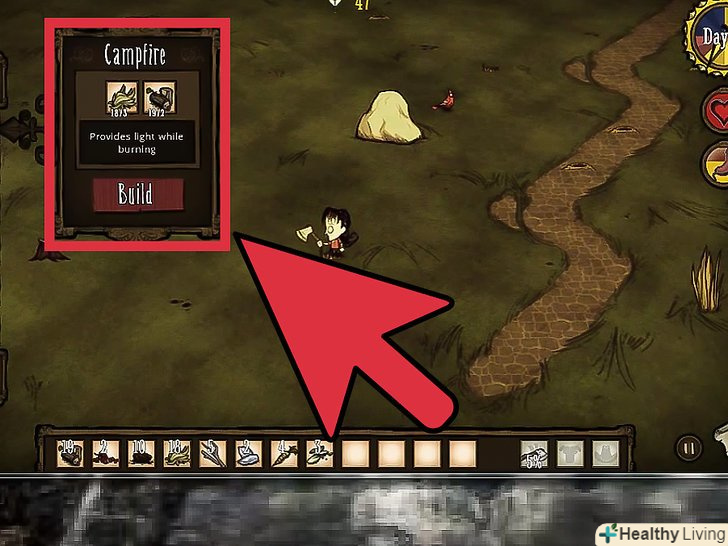Pause the game with the pause button
This screenshot has height=546, width=728.
coord(687,448)
